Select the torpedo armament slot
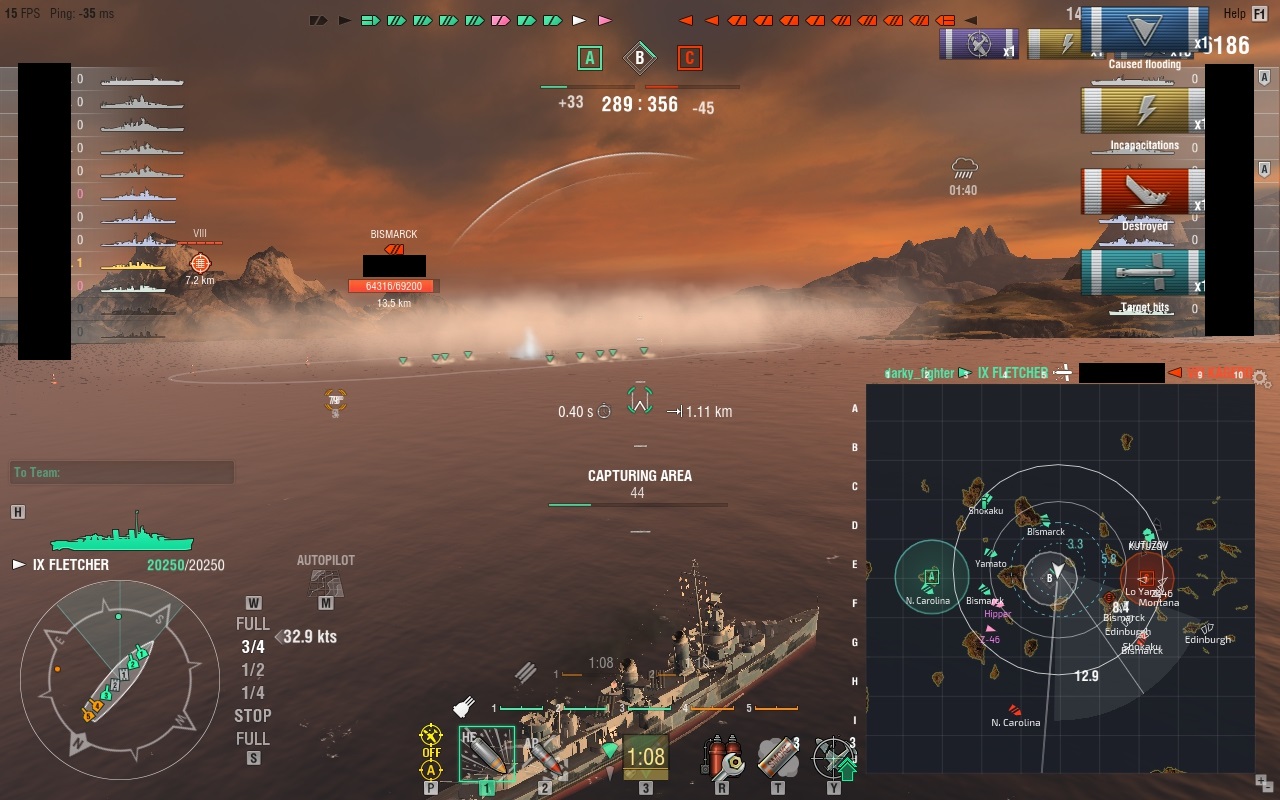 tap(645, 757)
